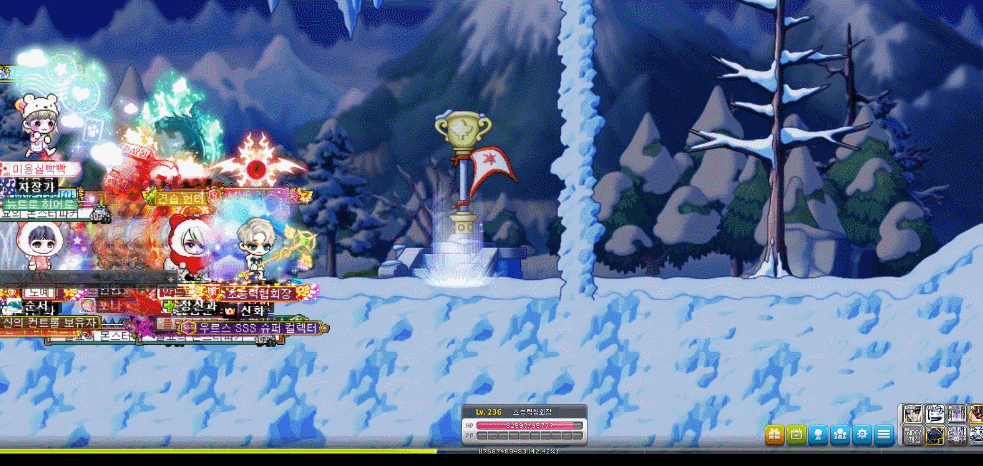Open the gear settings button
This screenshot has height=466, width=983.
(x=862, y=434)
